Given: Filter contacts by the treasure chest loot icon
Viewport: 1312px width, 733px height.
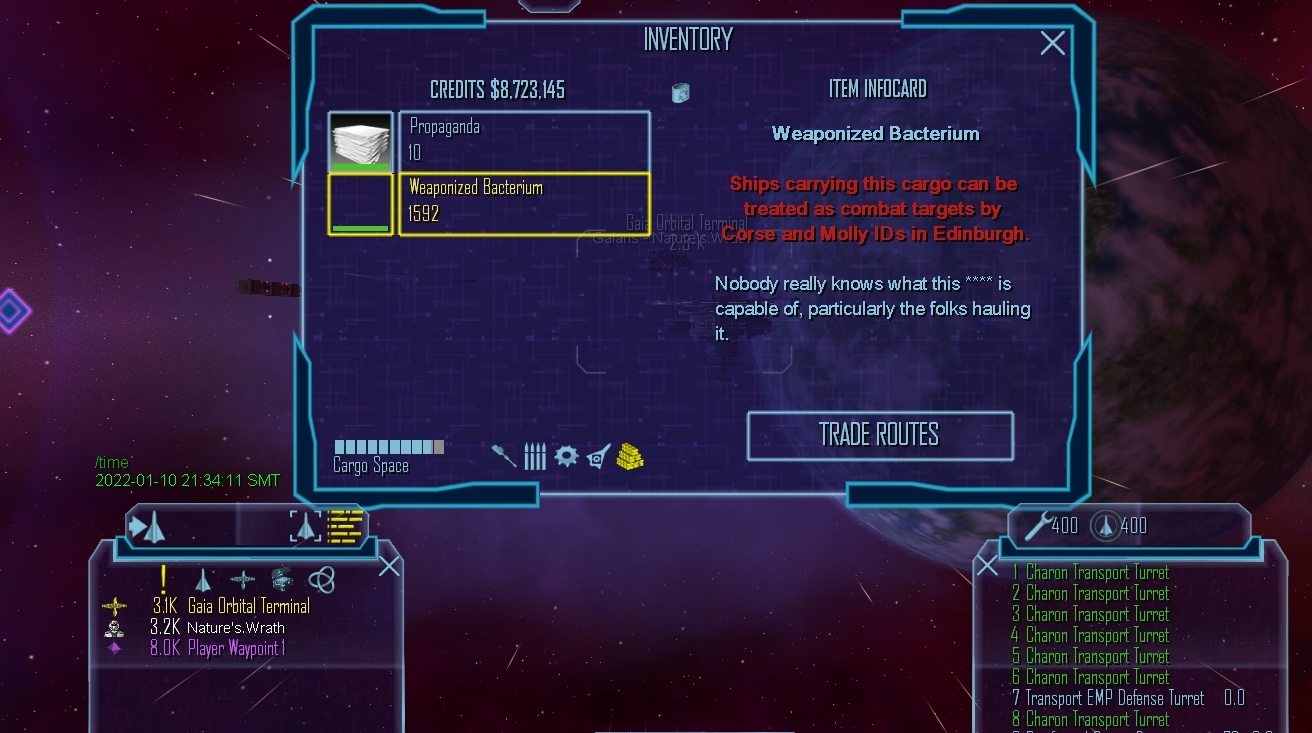Looking at the screenshot, I should 282,579.
